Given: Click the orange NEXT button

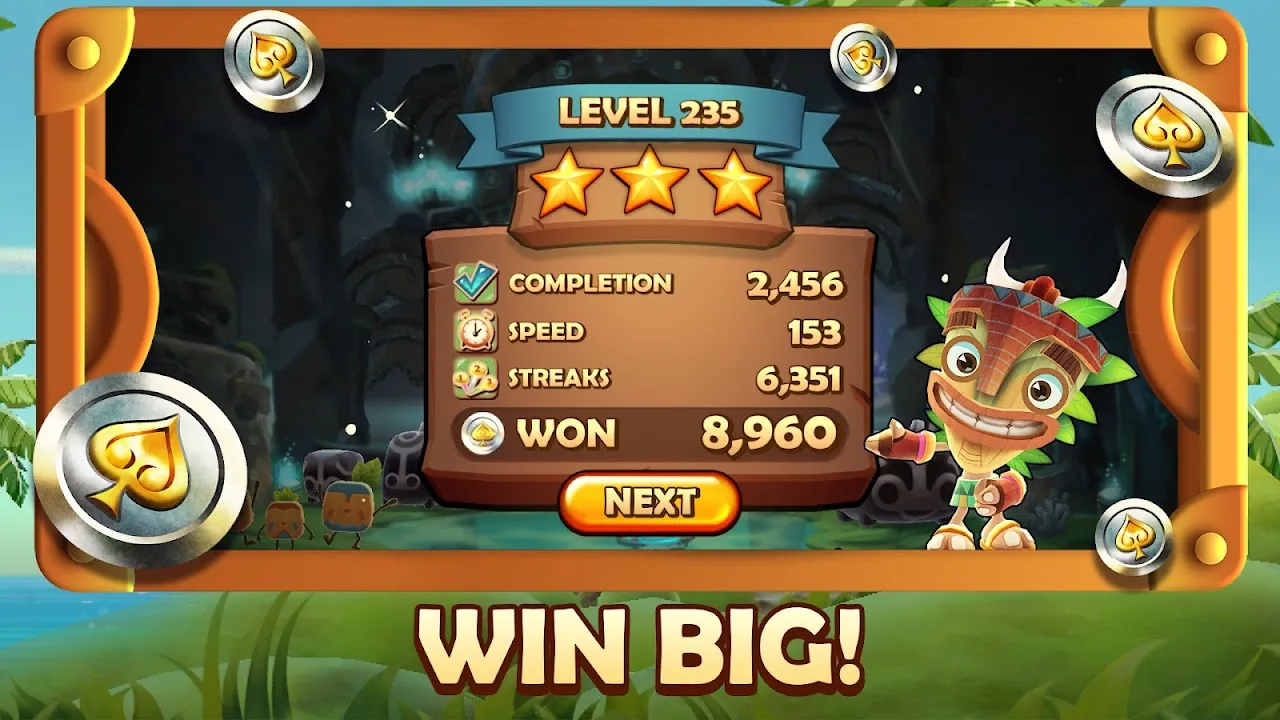Looking at the screenshot, I should click(x=650, y=502).
